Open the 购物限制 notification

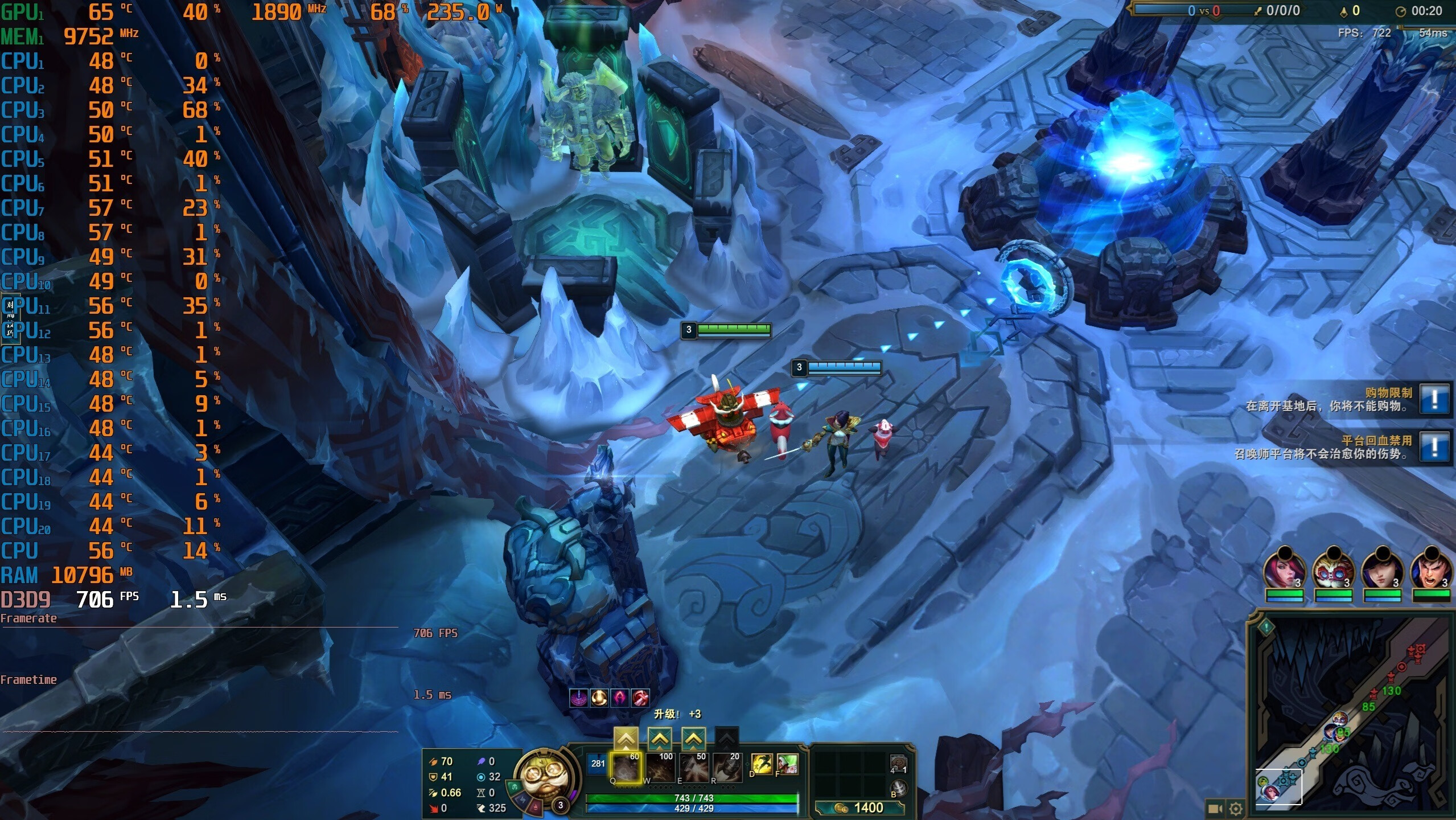(1434, 399)
